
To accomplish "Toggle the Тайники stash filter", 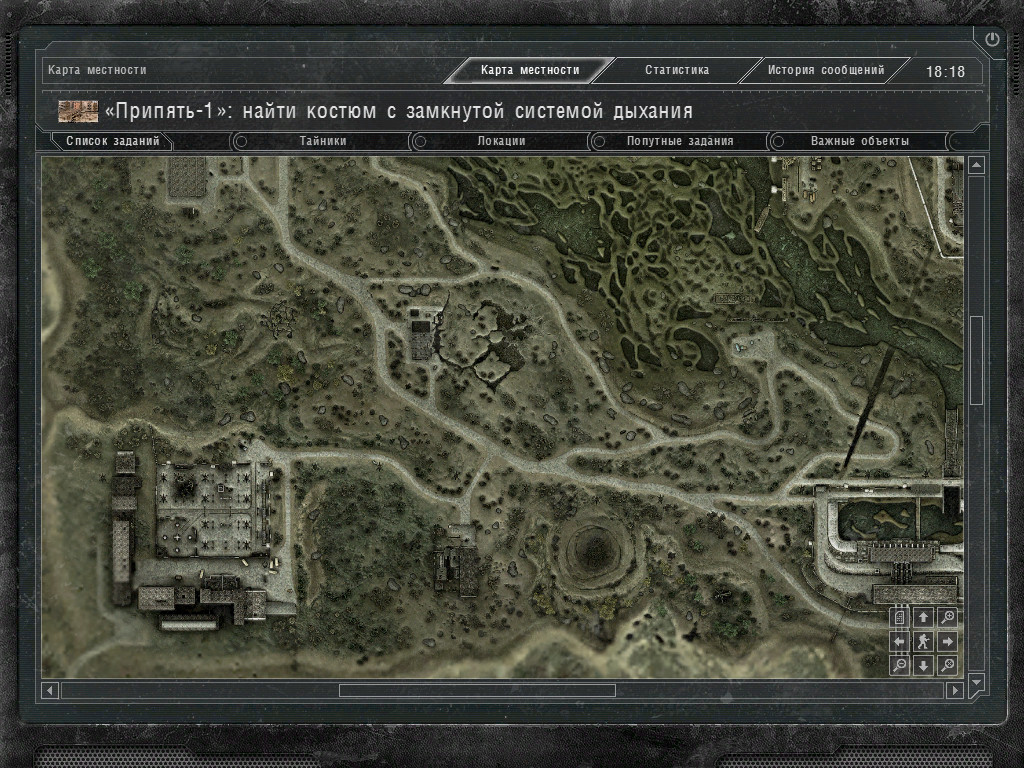I will point(323,142).
